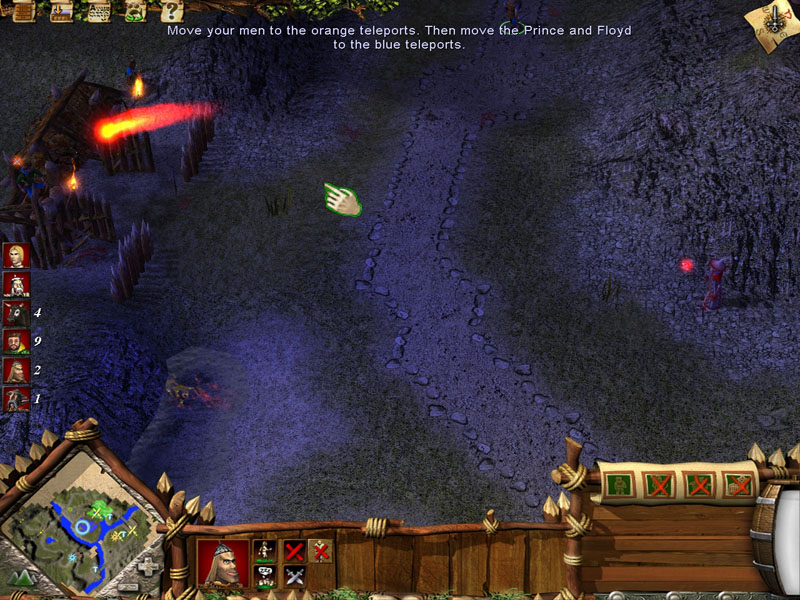The width and height of the screenshot is (800, 600).
Task: Select the blonde hero portrait in the unit list
Action: [x=15, y=256]
